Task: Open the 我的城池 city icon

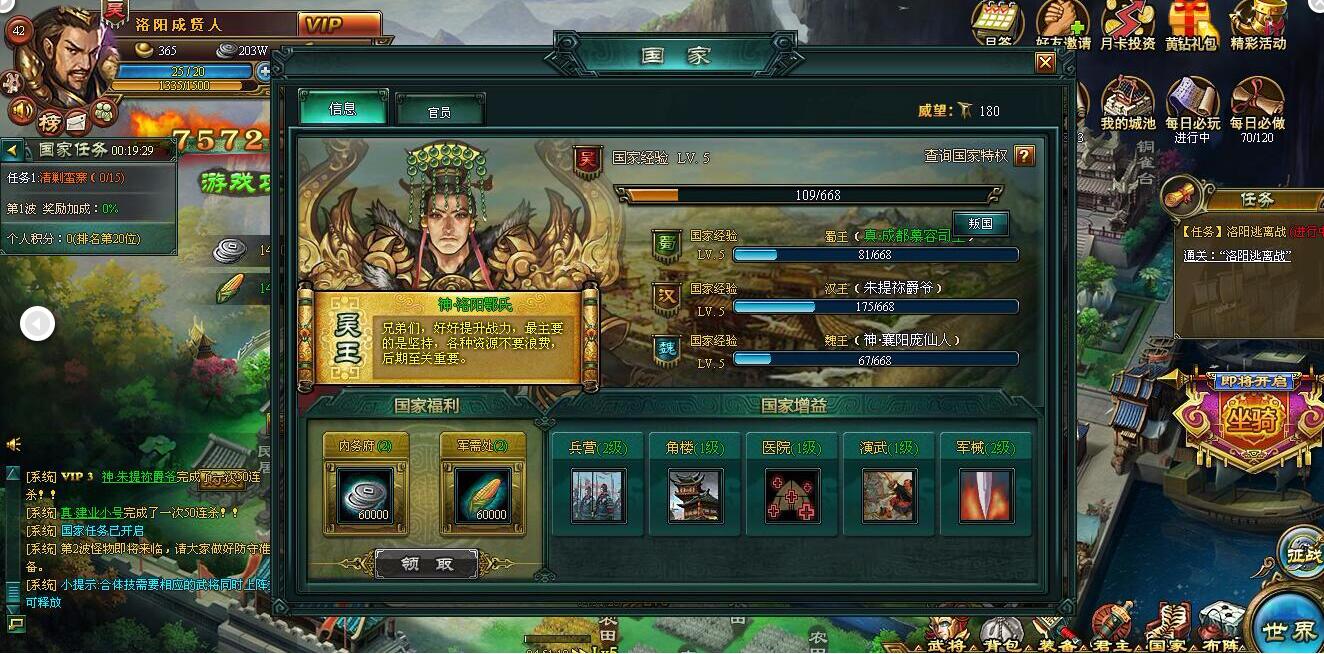Action: tap(1127, 103)
